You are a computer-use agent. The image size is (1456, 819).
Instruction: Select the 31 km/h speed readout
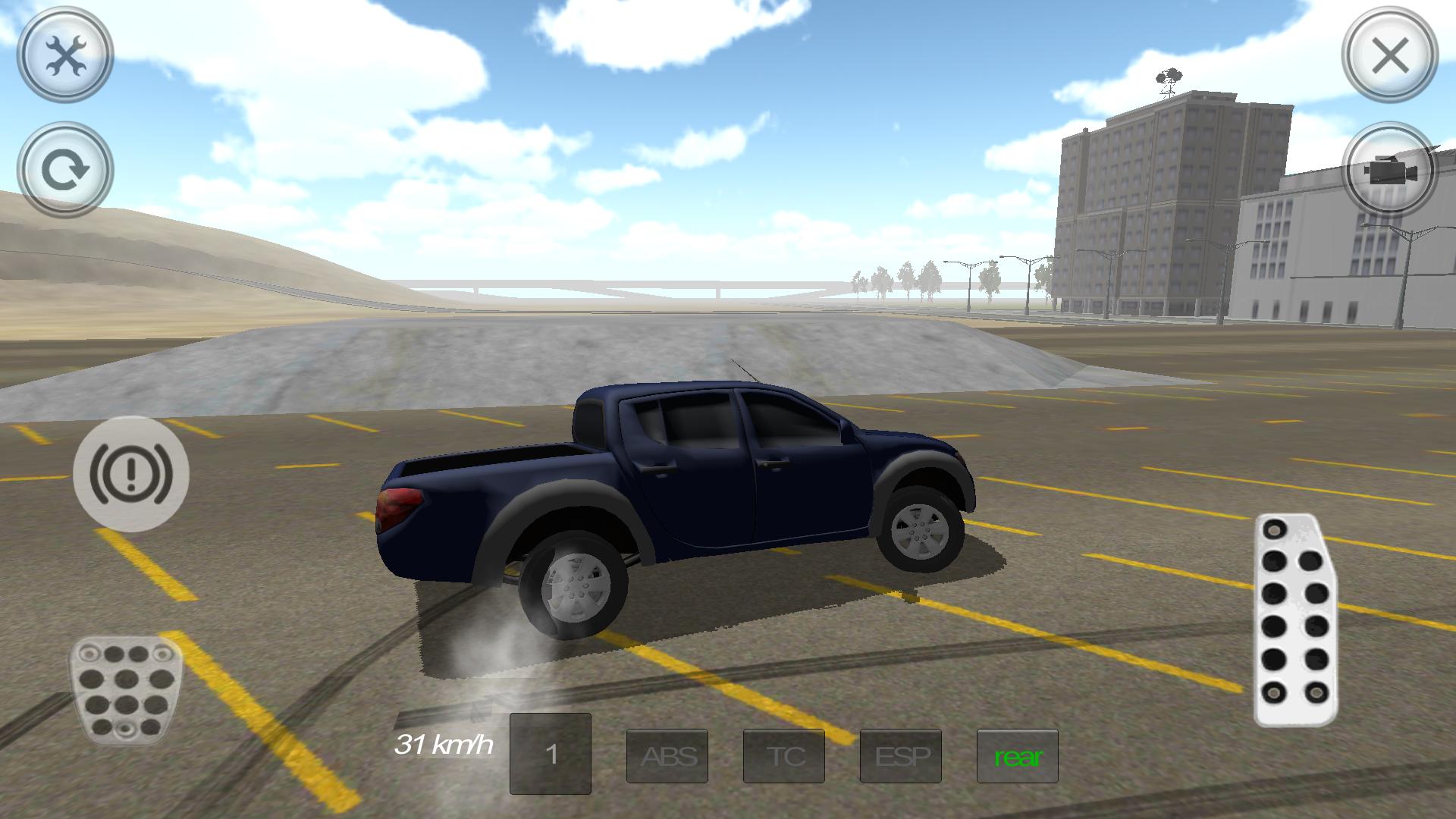(444, 745)
